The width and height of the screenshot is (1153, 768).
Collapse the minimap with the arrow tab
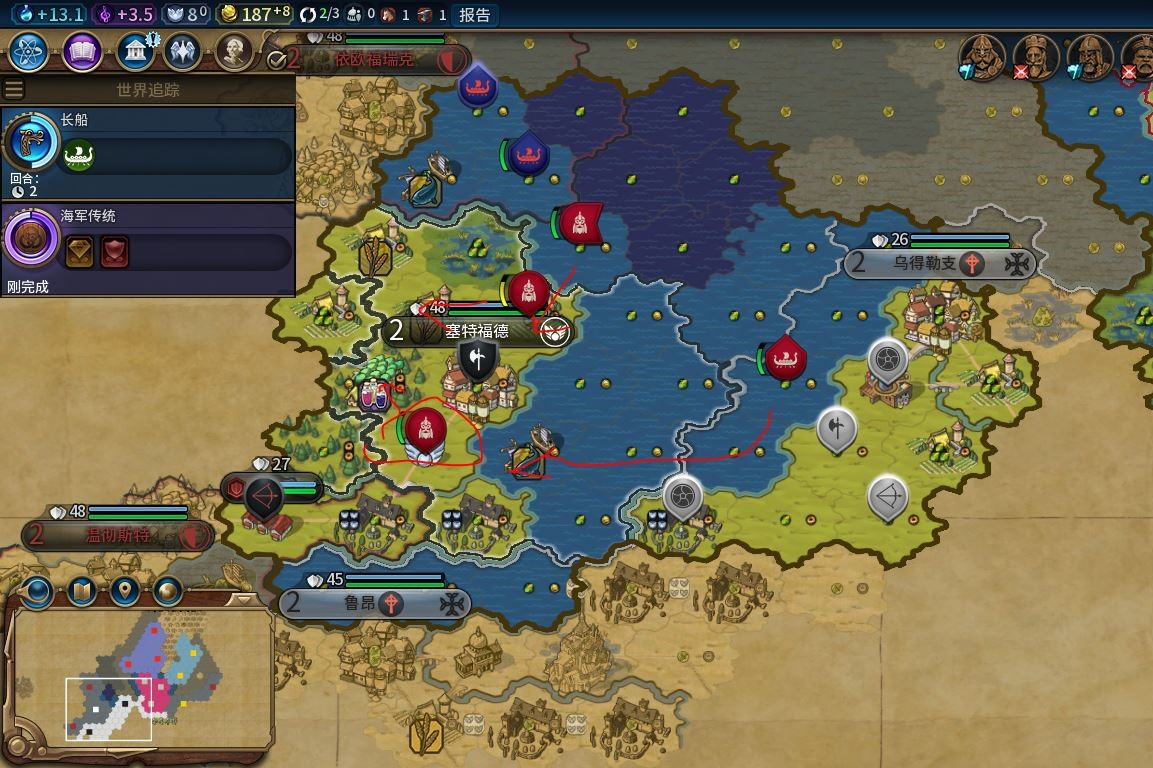[243, 599]
